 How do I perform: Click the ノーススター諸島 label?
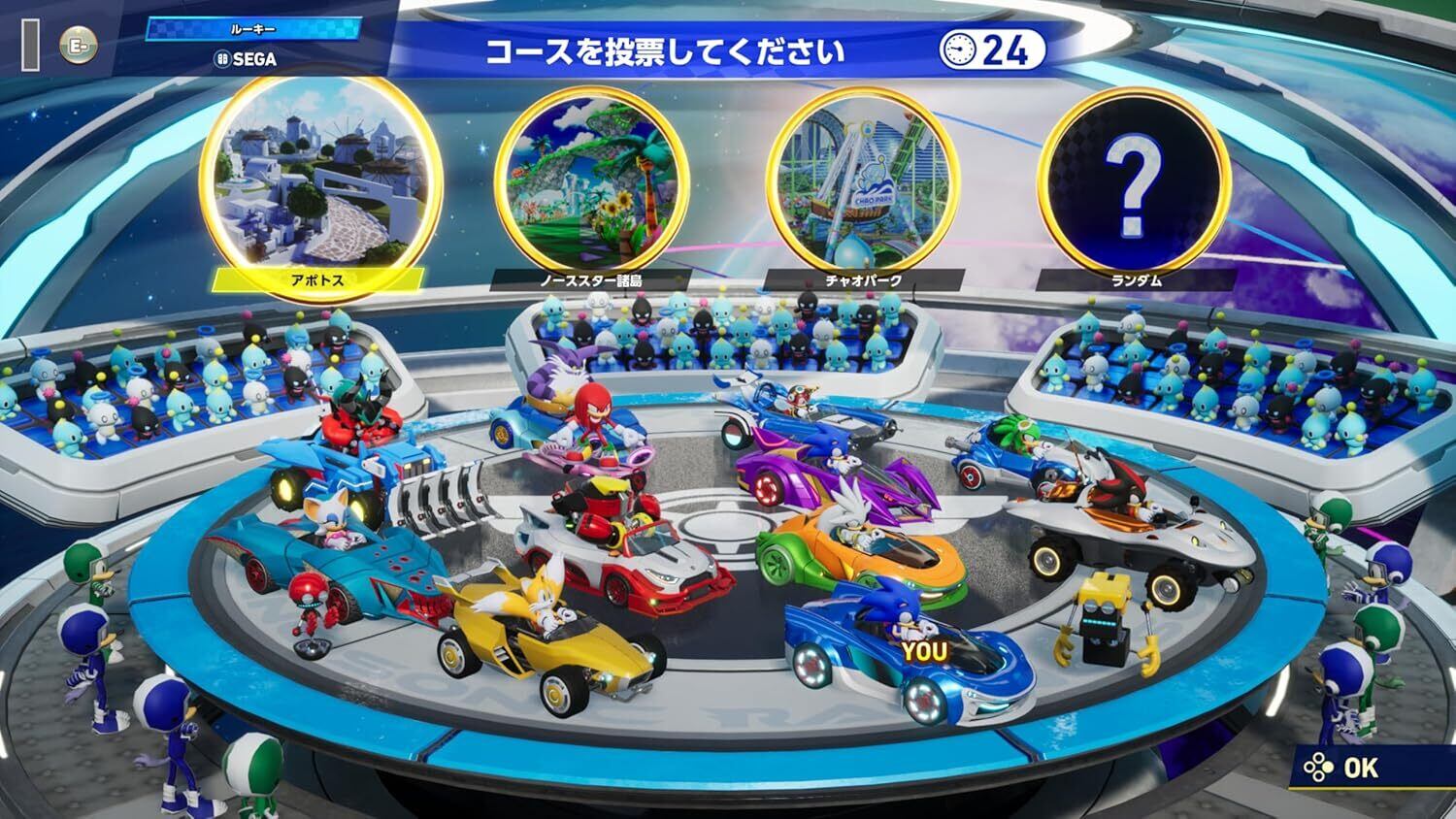click(590, 280)
